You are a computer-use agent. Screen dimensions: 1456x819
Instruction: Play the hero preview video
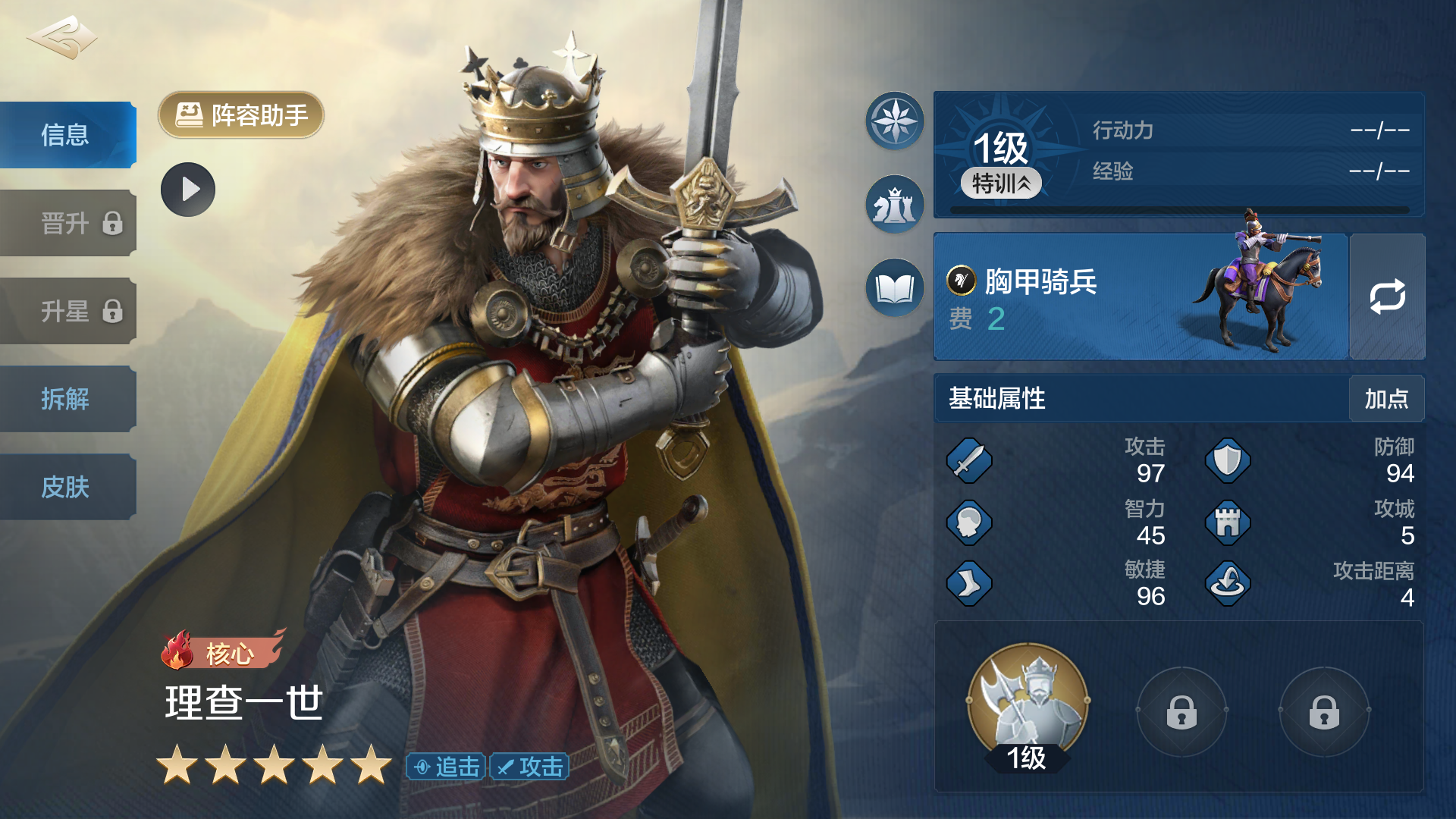188,190
